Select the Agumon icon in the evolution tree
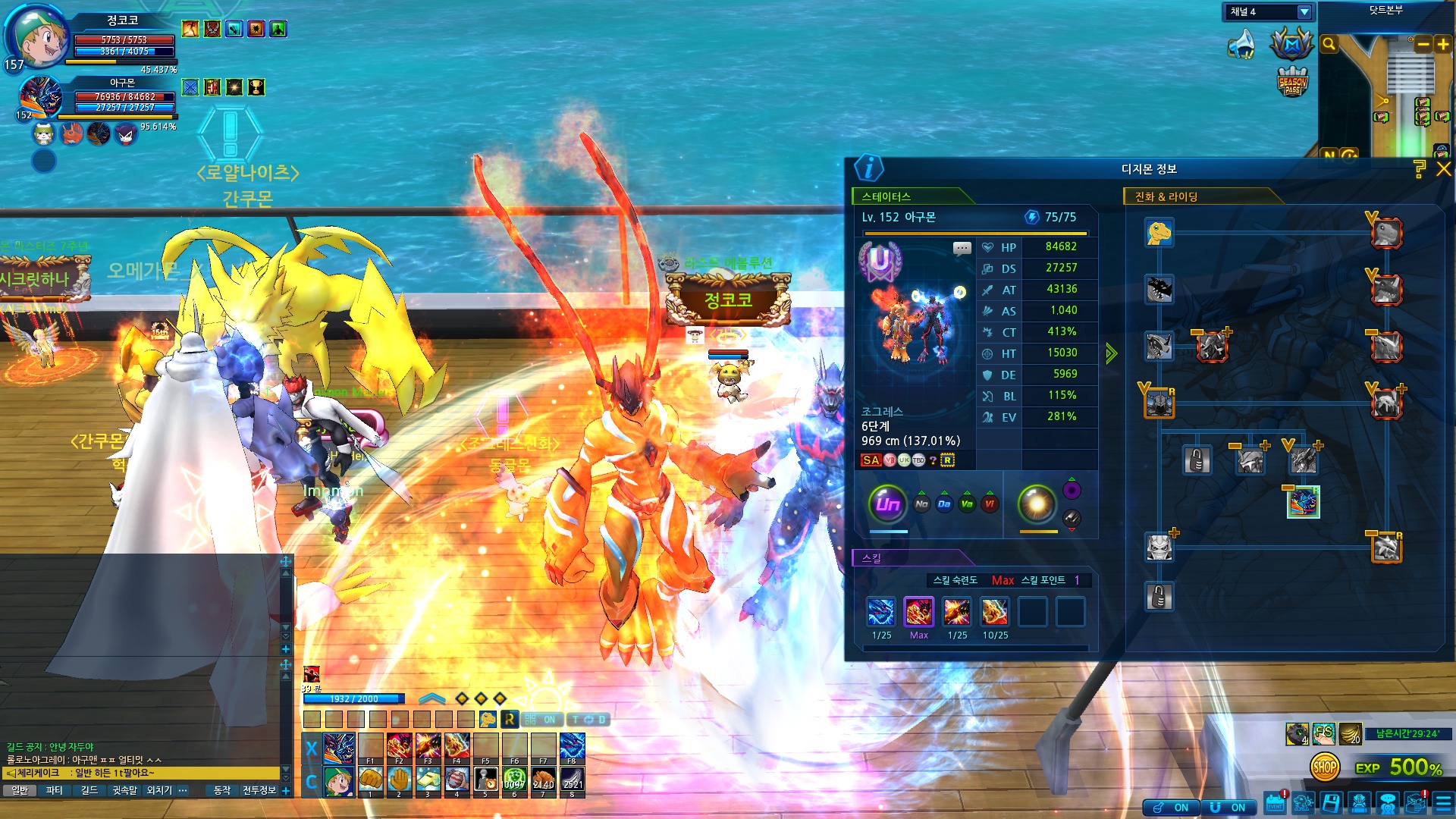Image resolution: width=1456 pixels, height=819 pixels. pos(1159,233)
